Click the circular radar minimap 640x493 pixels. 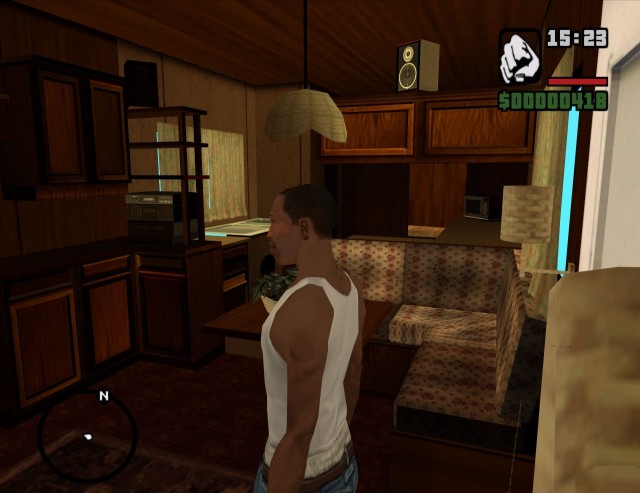(x=87, y=436)
